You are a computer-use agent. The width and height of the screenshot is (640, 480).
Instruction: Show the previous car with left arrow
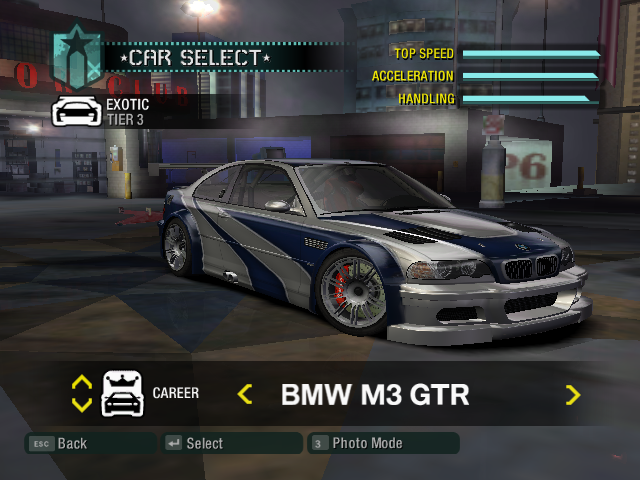point(245,394)
